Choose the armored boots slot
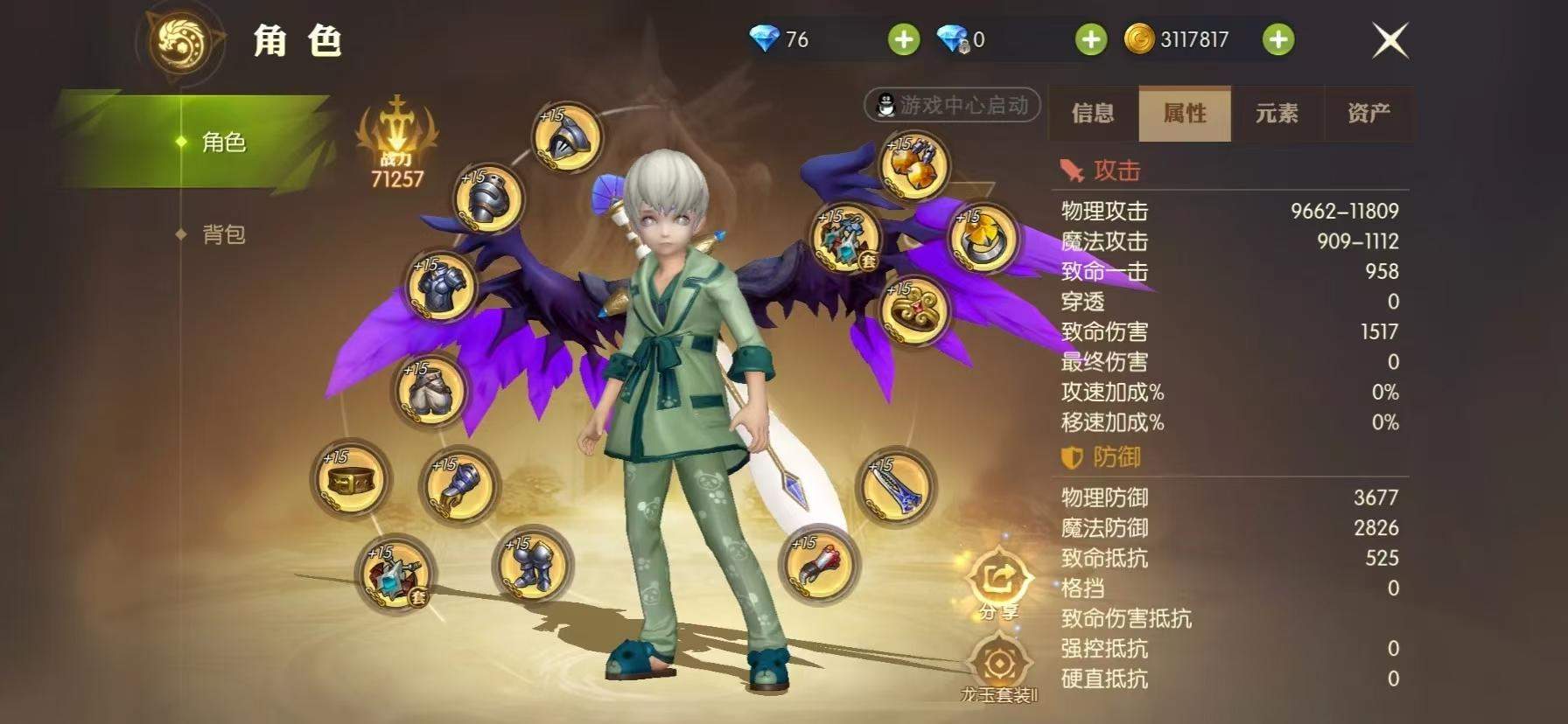 pos(532,564)
